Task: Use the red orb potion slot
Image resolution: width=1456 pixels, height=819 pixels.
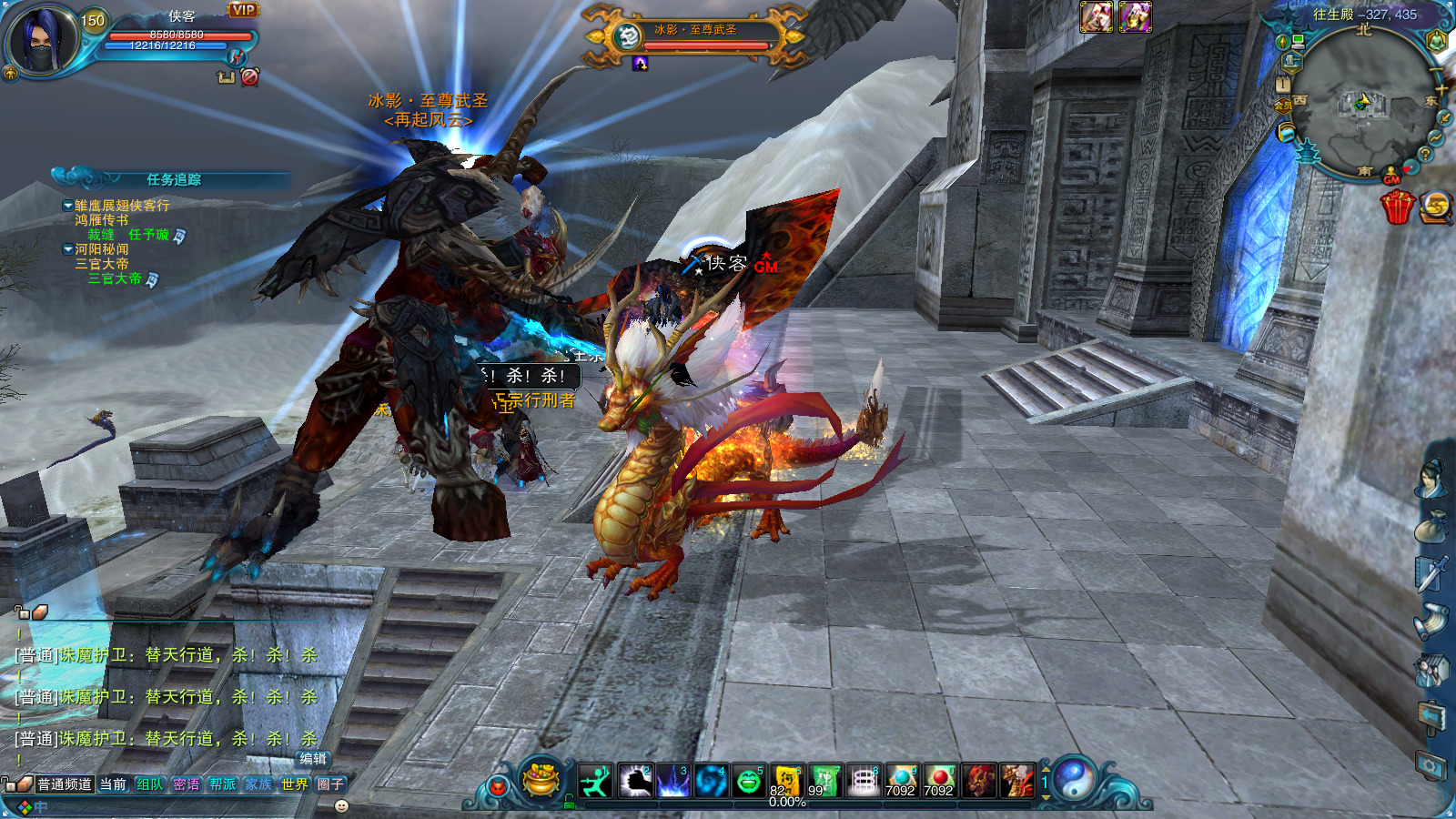Action: (938, 781)
